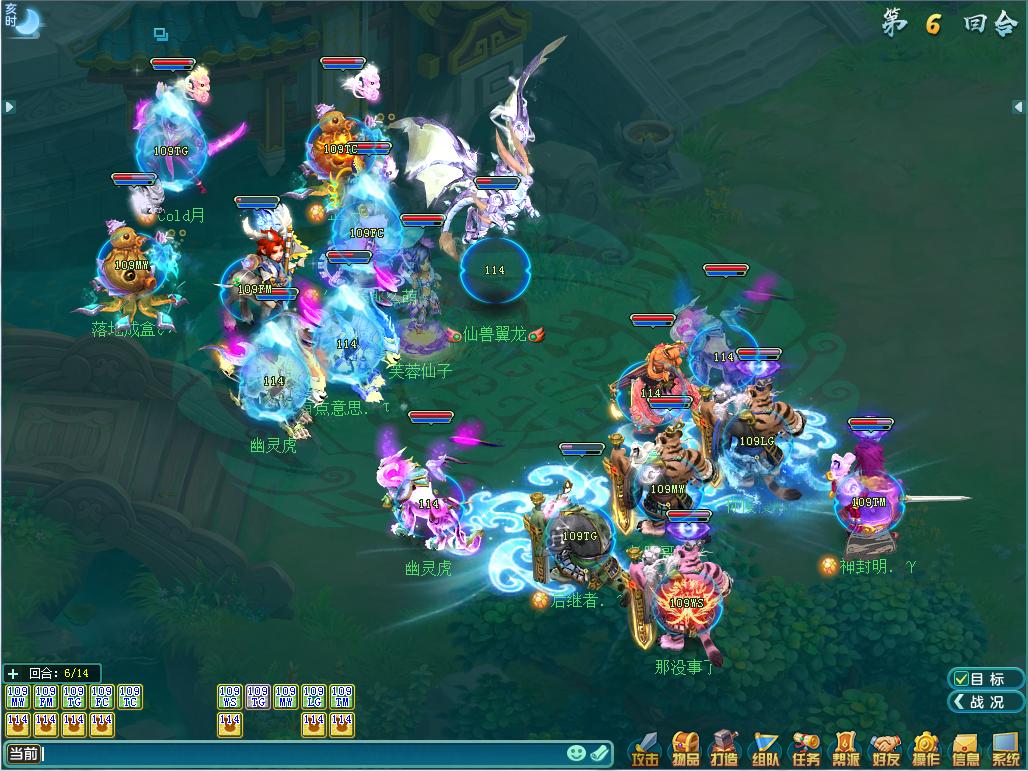Click the moon time-of-day icon
The width and height of the screenshot is (1028, 771).
(x=22, y=20)
